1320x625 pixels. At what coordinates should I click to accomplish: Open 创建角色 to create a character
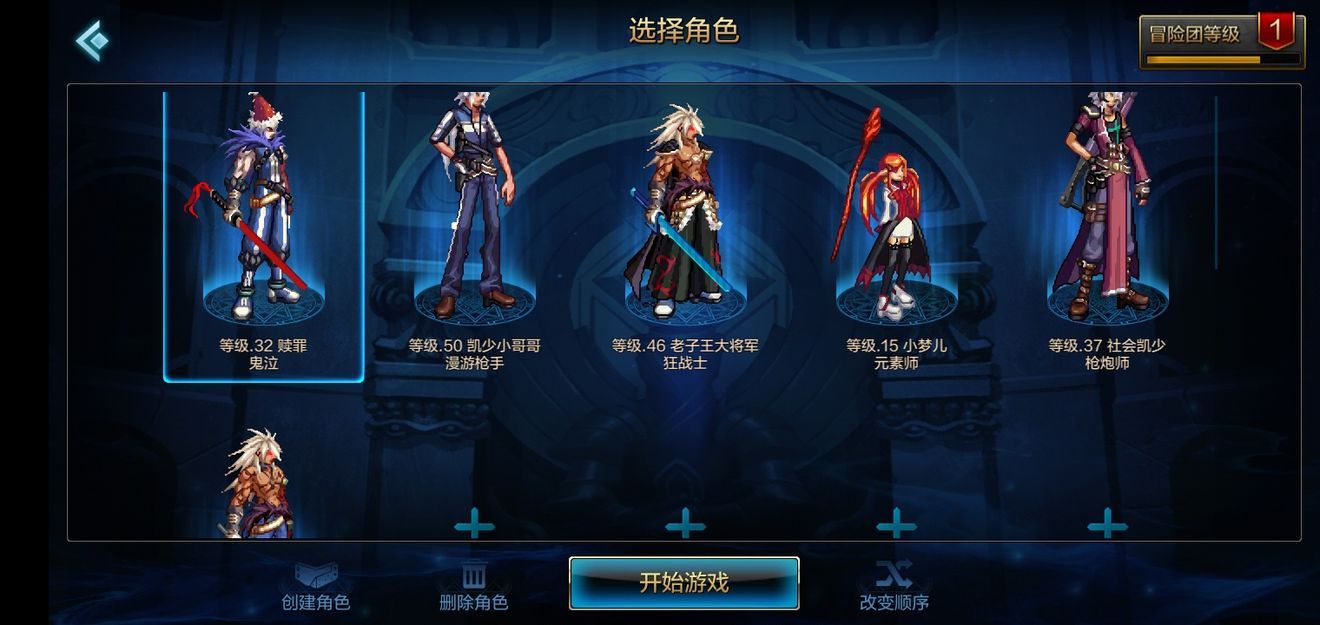[x=316, y=587]
